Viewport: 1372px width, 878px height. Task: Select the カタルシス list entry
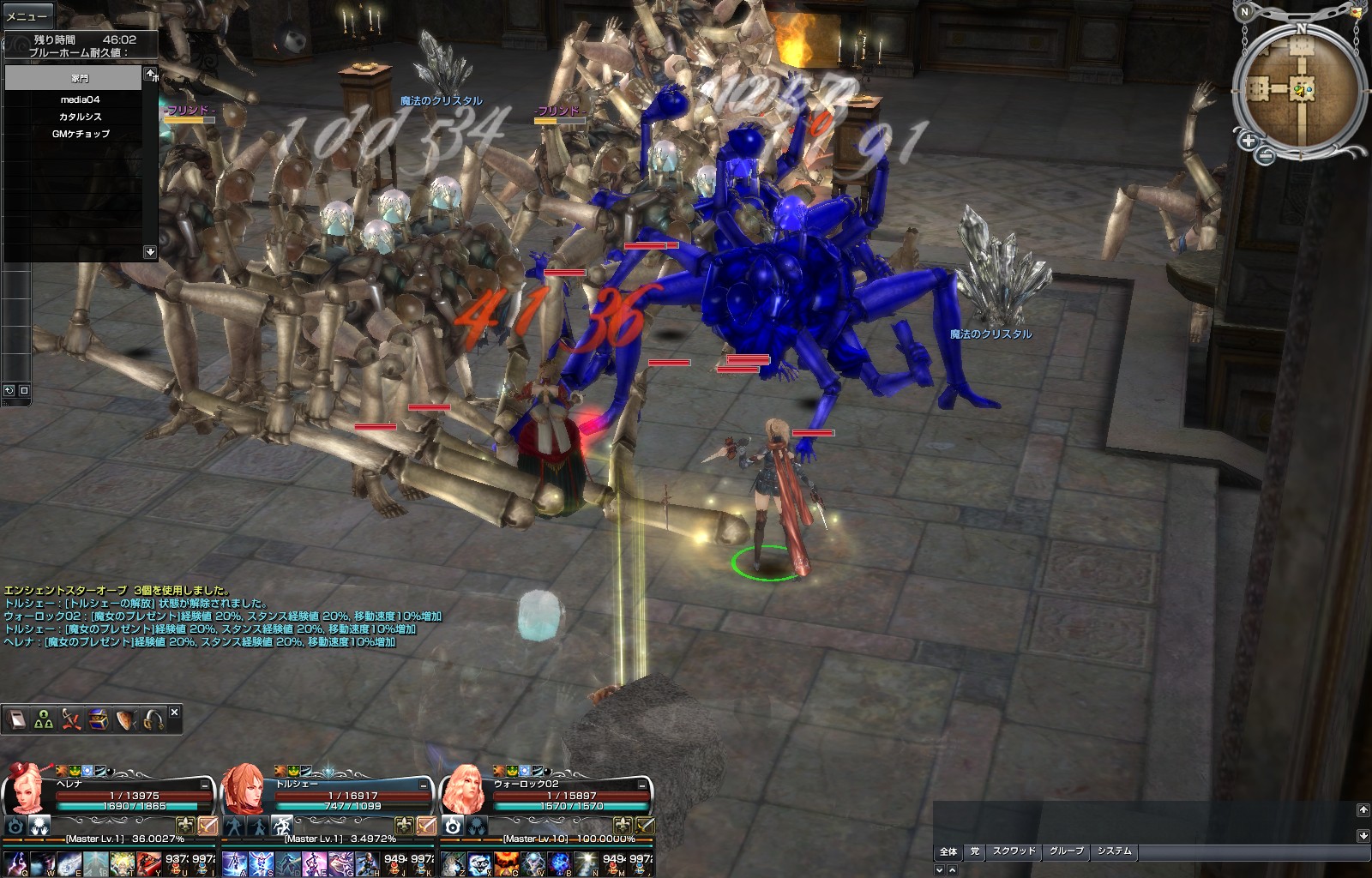pyautogui.click(x=80, y=117)
